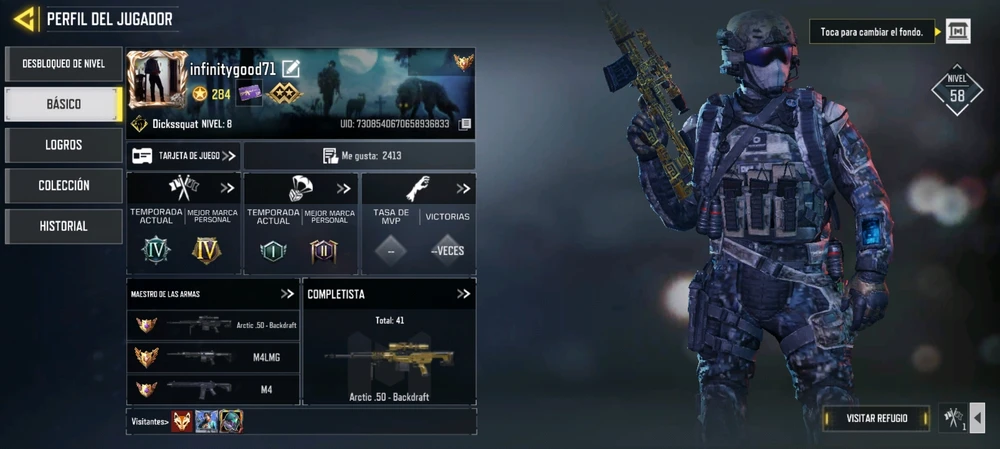Expand the Completista panel

(463, 294)
